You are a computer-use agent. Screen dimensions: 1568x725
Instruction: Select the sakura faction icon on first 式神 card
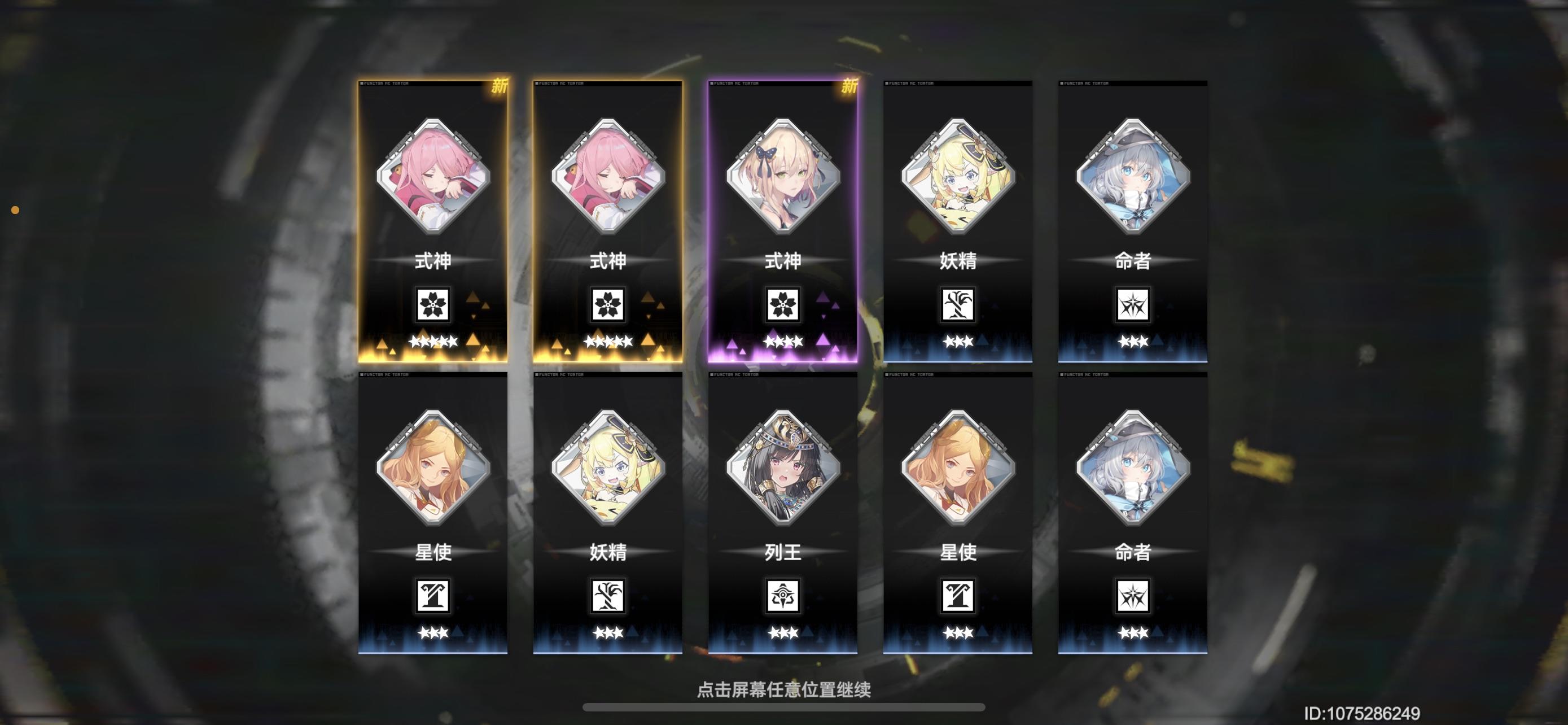[432, 305]
